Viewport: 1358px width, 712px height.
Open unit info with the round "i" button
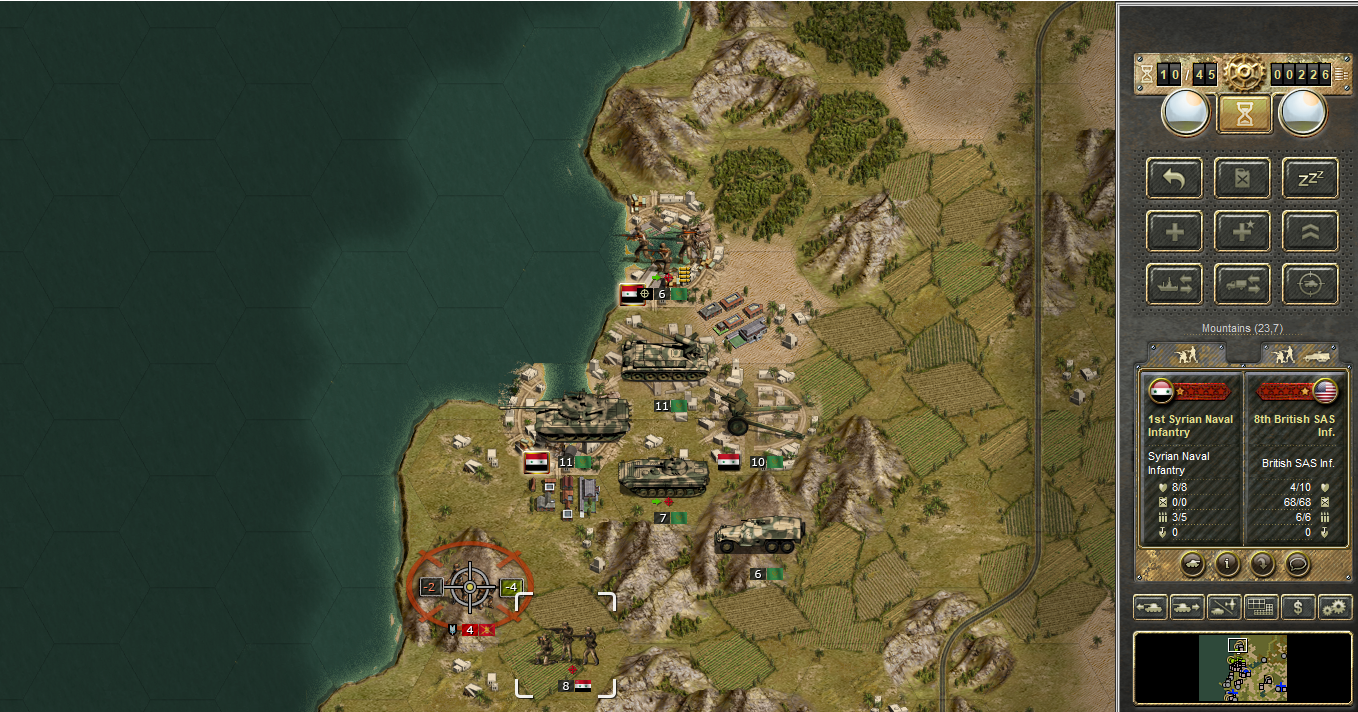[1228, 563]
